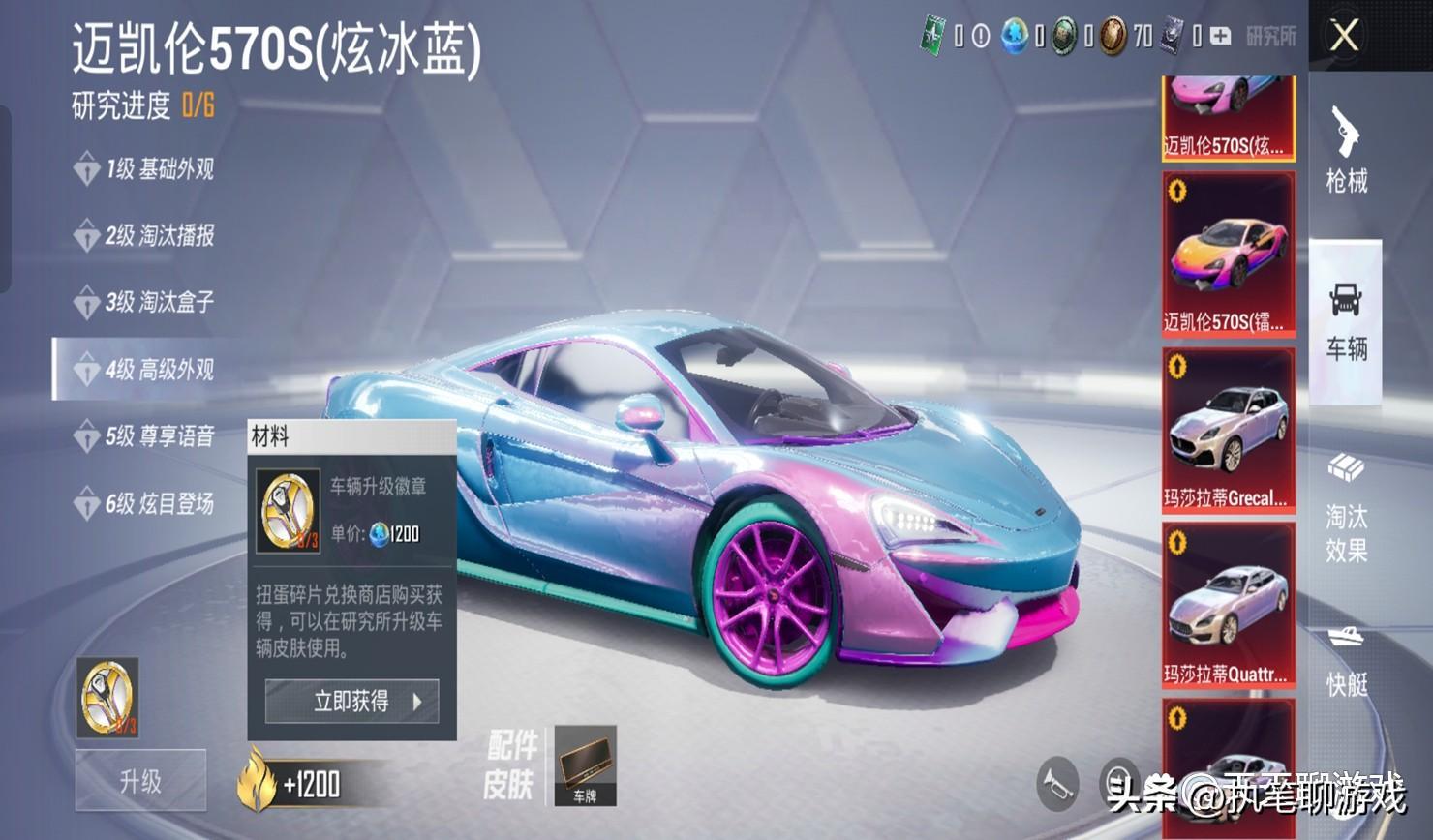The height and width of the screenshot is (840, 1433).
Task: Choose the orange-pink 迈凯伦570S thumbnail
Action: point(1228,255)
